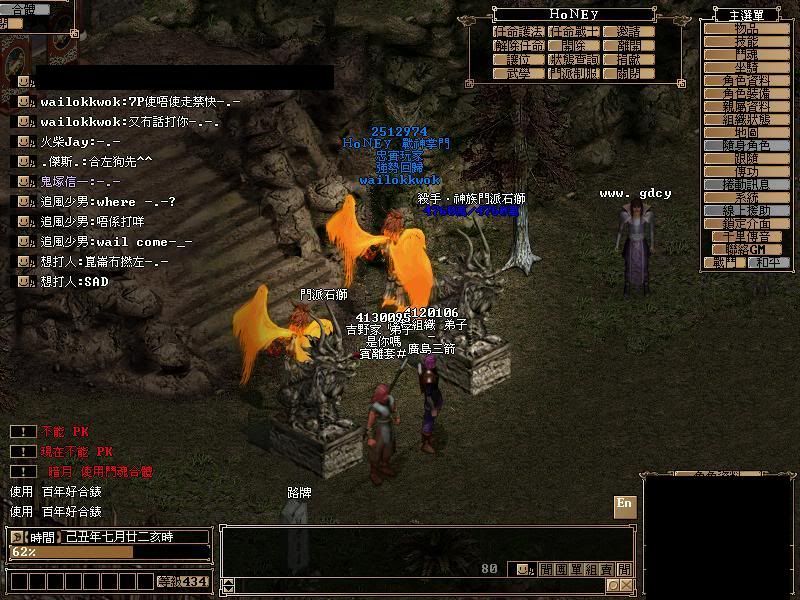This screenshot has height=600, width=800.
Task: Click 門派制服 sect uniform button
Action: [574, 74]
